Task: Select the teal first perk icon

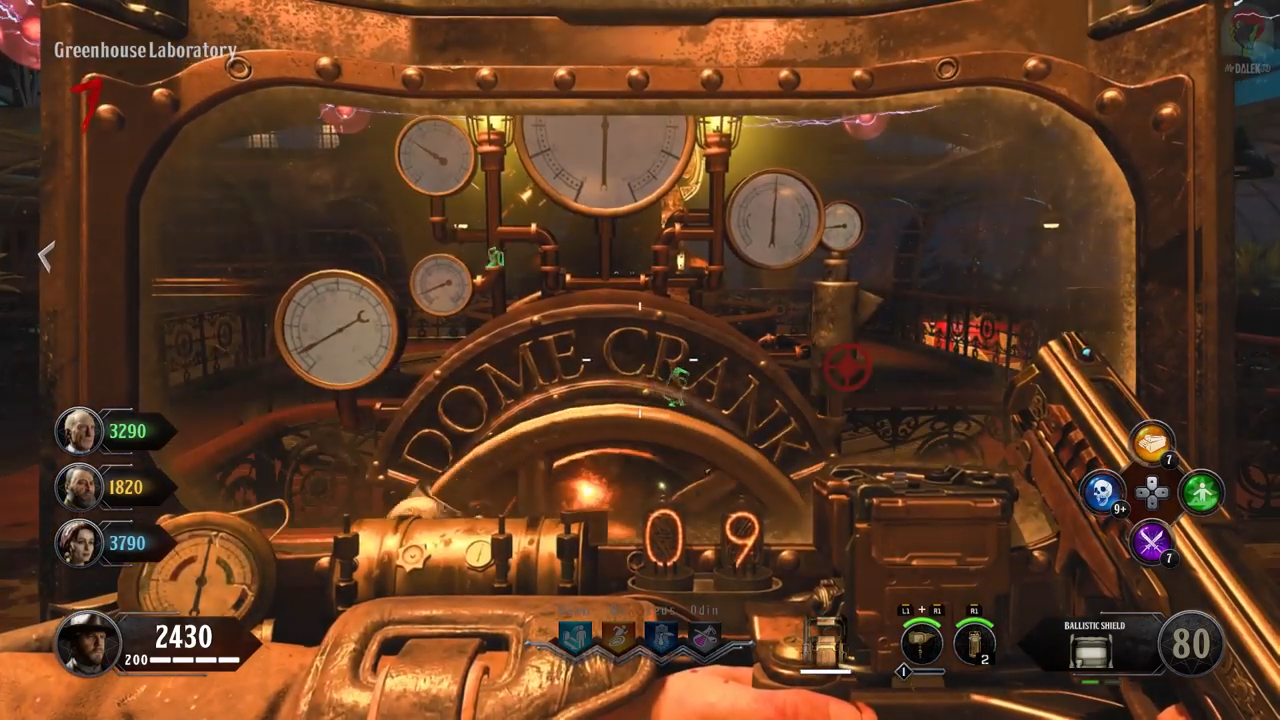Action: click(575, 638)
